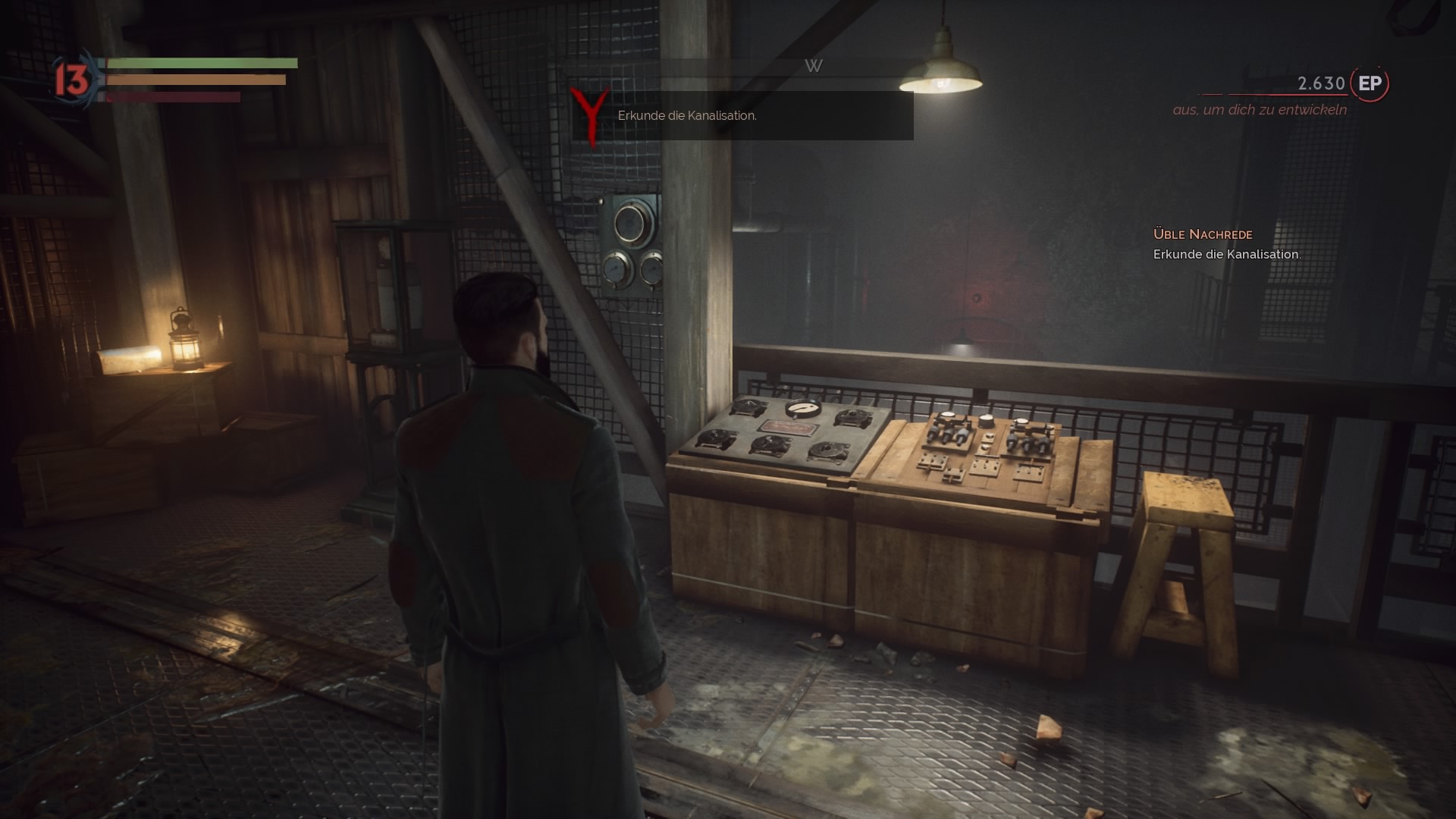Image resolution: width=1456 pixels, height=819 pixels.
Task: Click the Erkunde die Kanalisation objective banner
Action: [x=742, y=116]
